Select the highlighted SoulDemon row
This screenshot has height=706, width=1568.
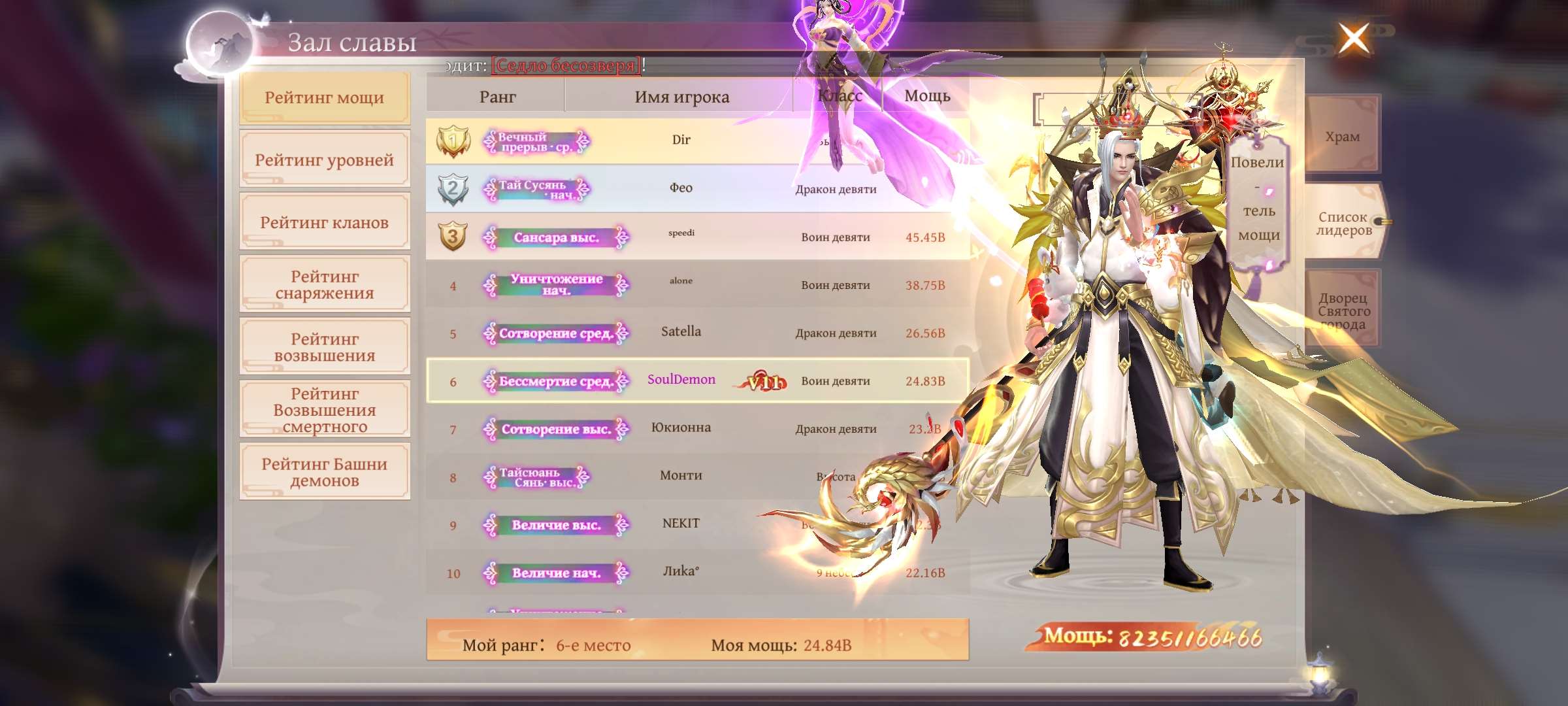pos(681,380)
